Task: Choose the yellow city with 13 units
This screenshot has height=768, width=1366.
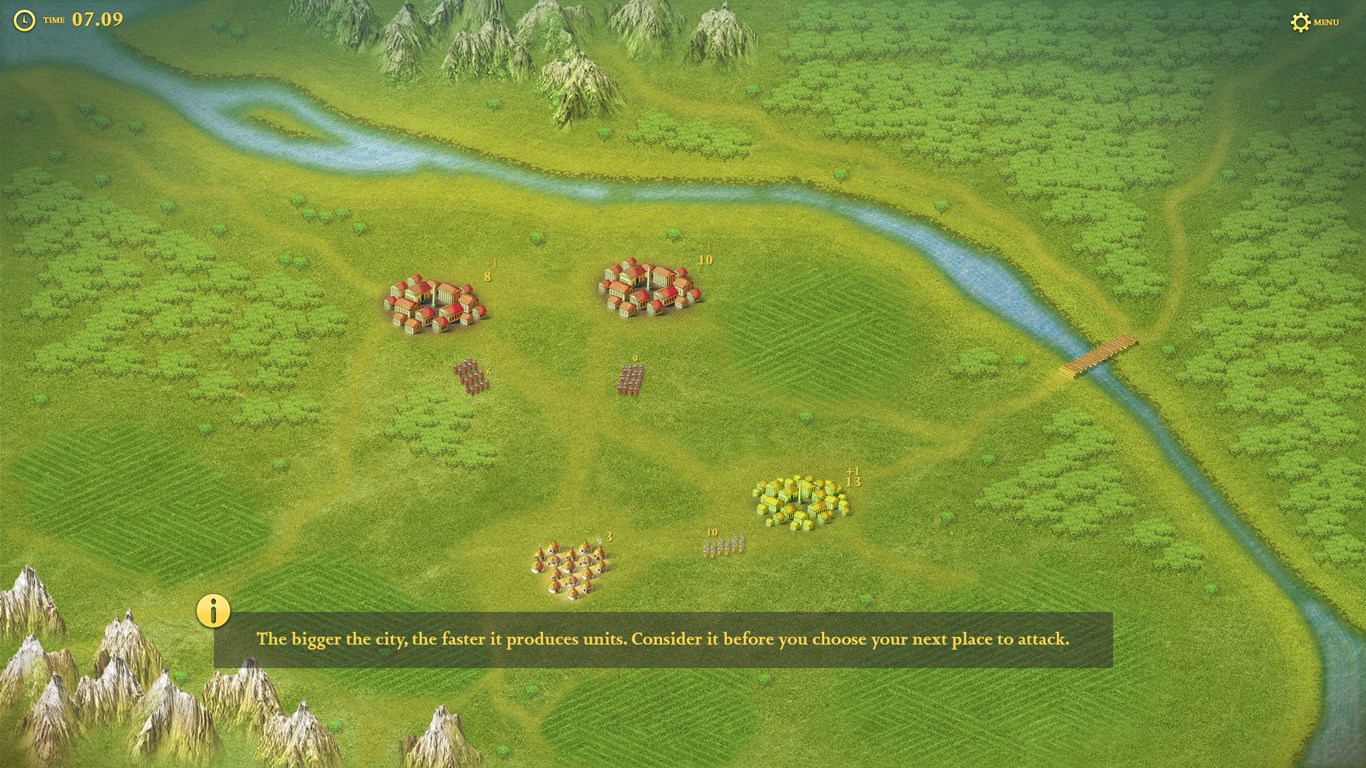Action: pyautogui.click(x=801, y=502)
